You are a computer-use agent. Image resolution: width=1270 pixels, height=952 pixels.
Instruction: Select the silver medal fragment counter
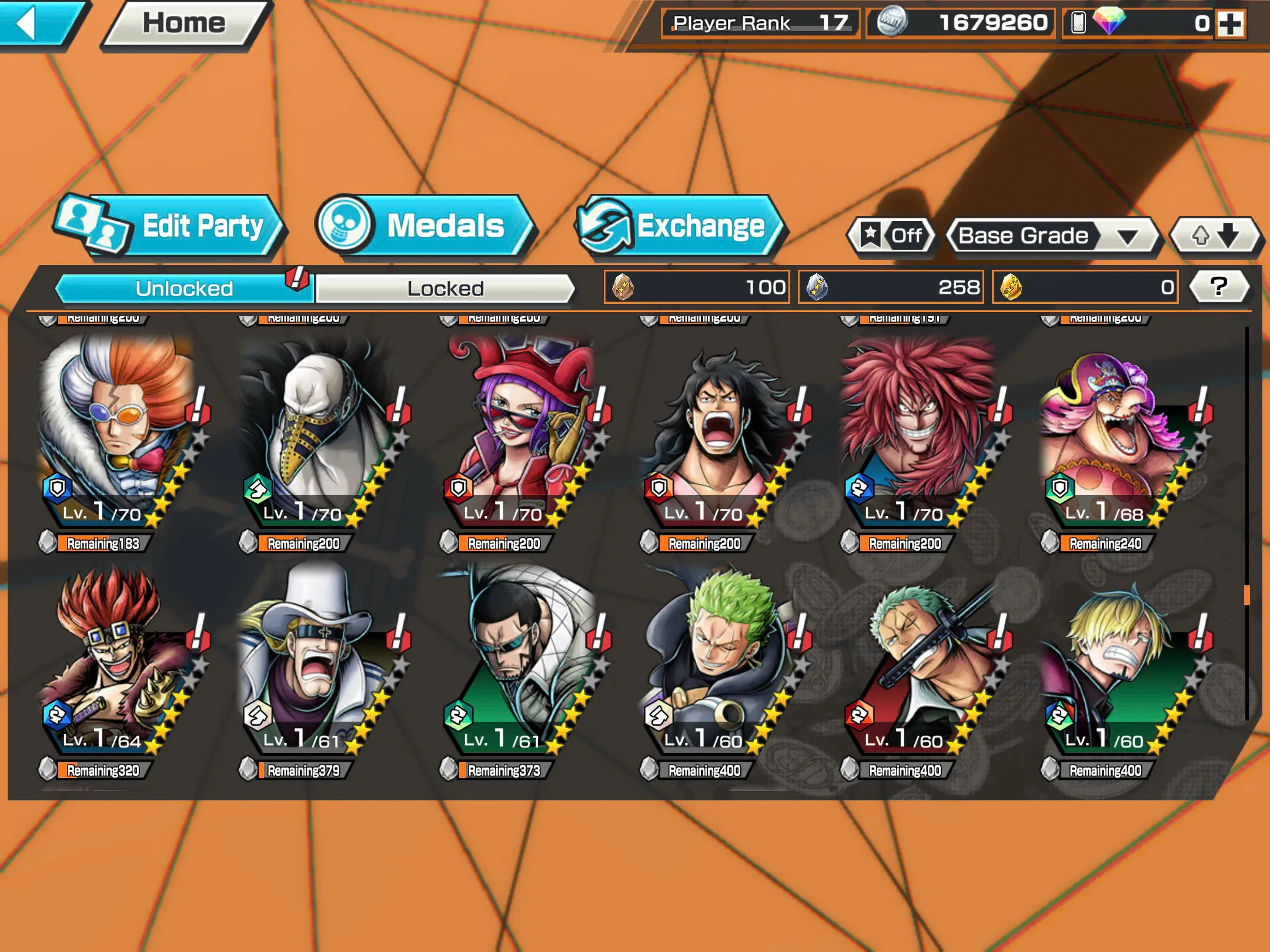pos(890,287)
